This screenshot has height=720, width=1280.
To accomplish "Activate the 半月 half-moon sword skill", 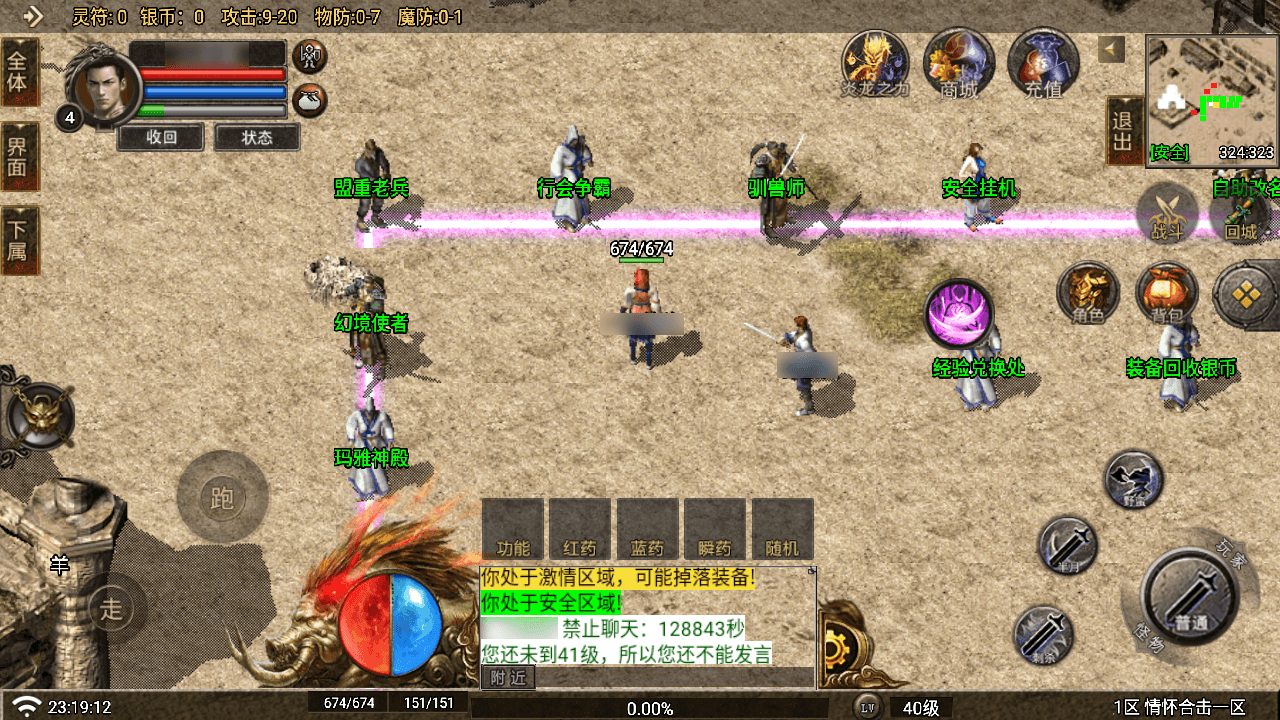I will point(1067,546).
